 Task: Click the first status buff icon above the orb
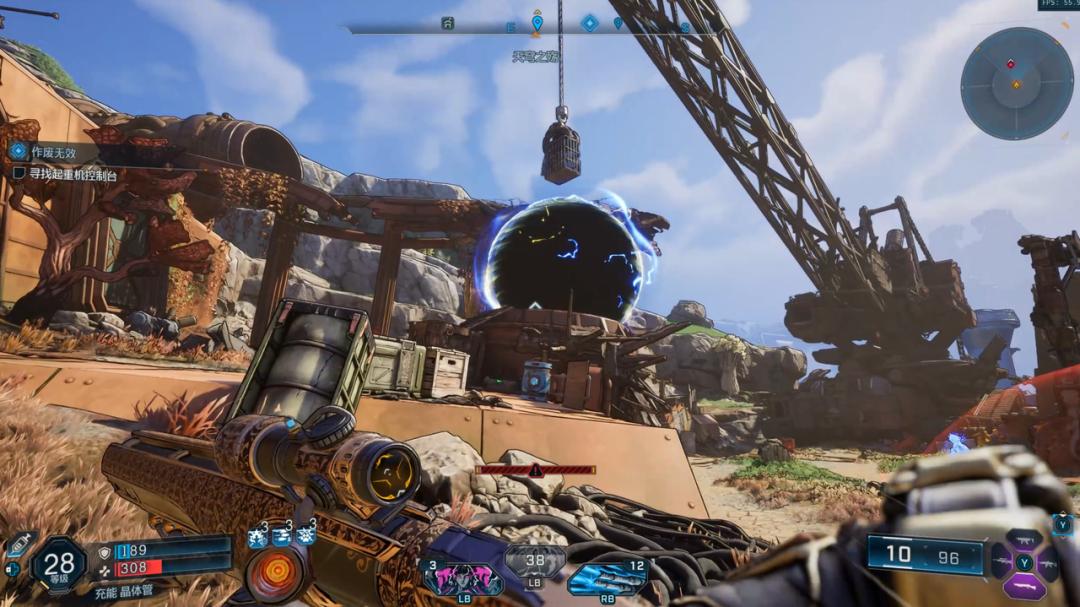pyautogui.click(x=257, y=537)
